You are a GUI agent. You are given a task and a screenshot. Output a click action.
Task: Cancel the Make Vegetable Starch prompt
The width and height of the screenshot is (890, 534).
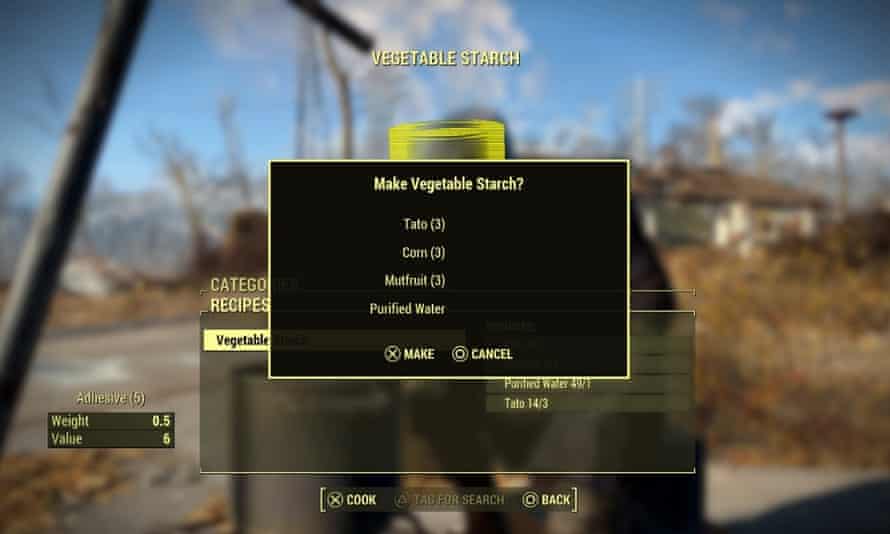[482, 354]
